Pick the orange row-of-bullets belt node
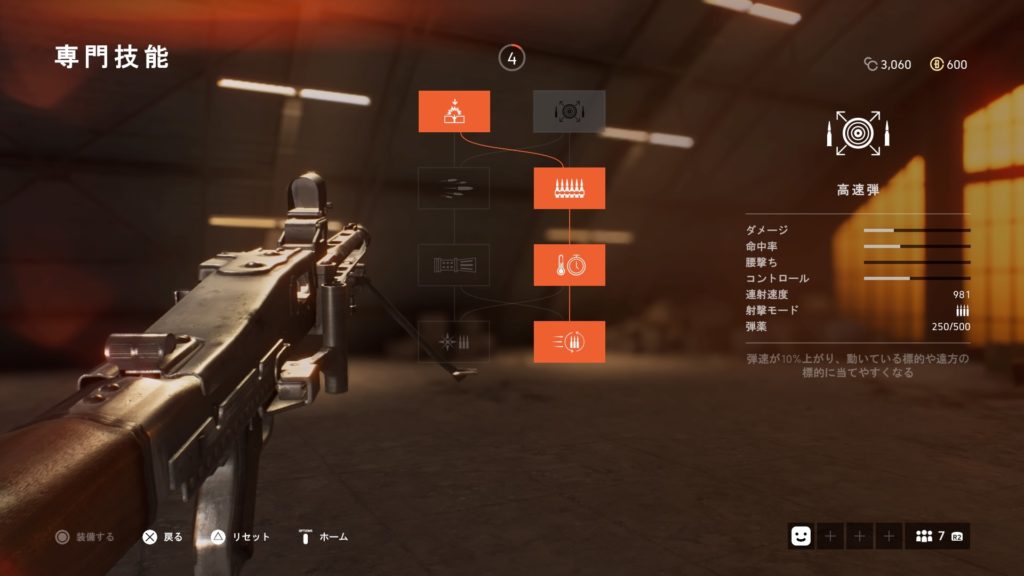 [x=569, y=188]
